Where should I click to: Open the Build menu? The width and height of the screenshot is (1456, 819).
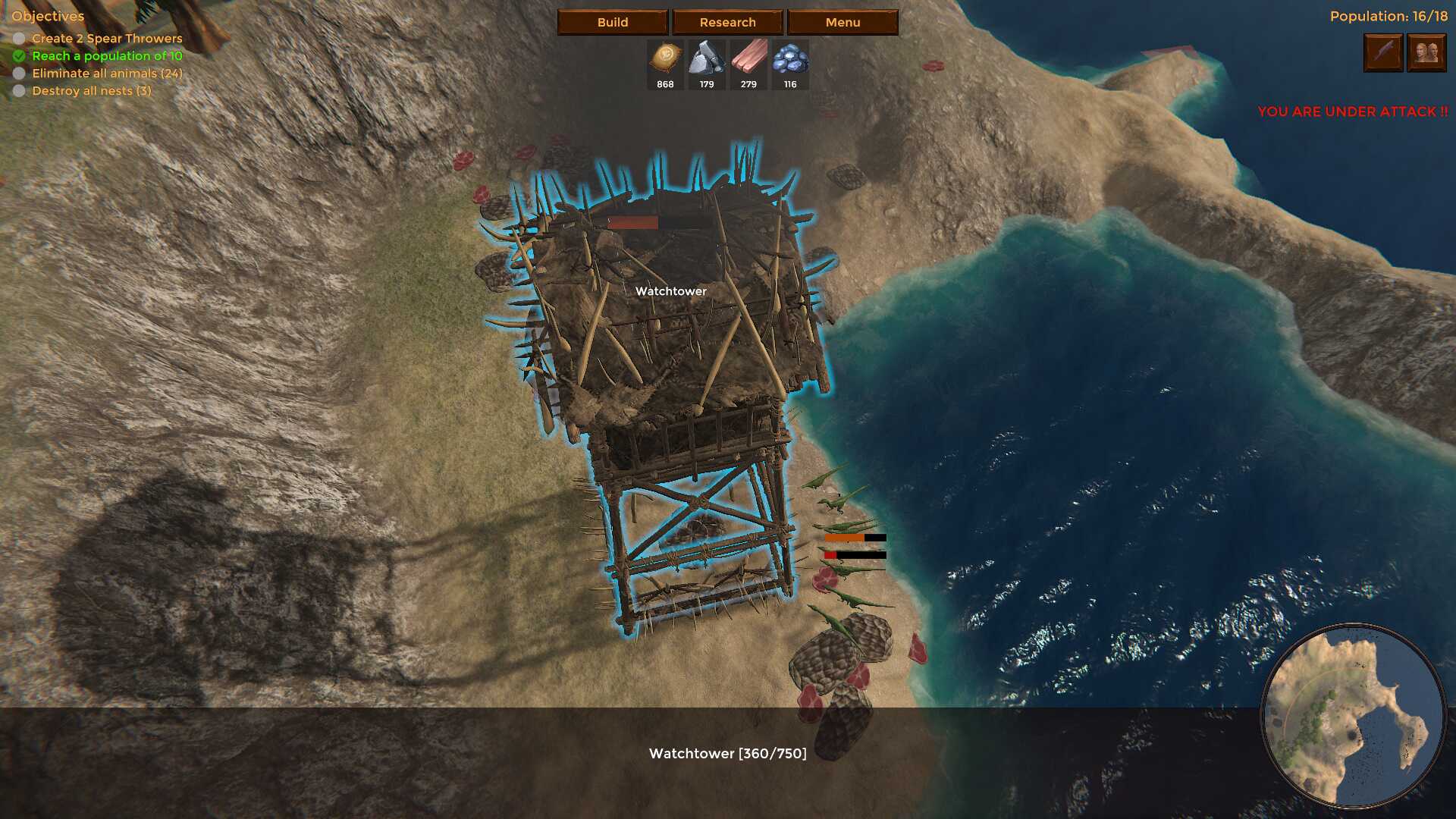coord(612,22)
